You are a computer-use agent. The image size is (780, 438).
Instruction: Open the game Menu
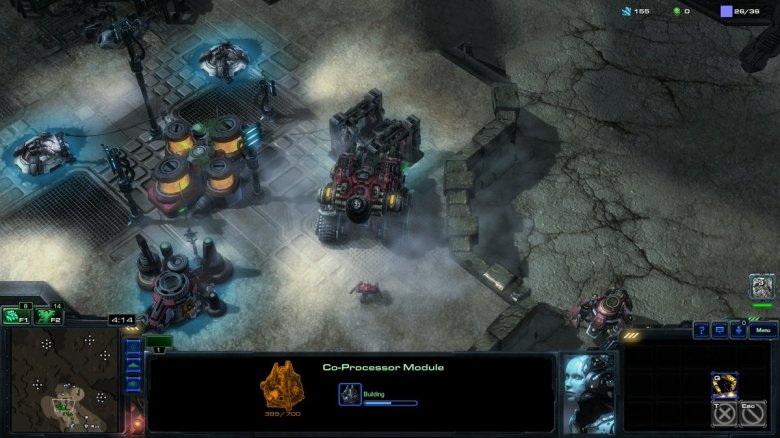tap(763, 330)
